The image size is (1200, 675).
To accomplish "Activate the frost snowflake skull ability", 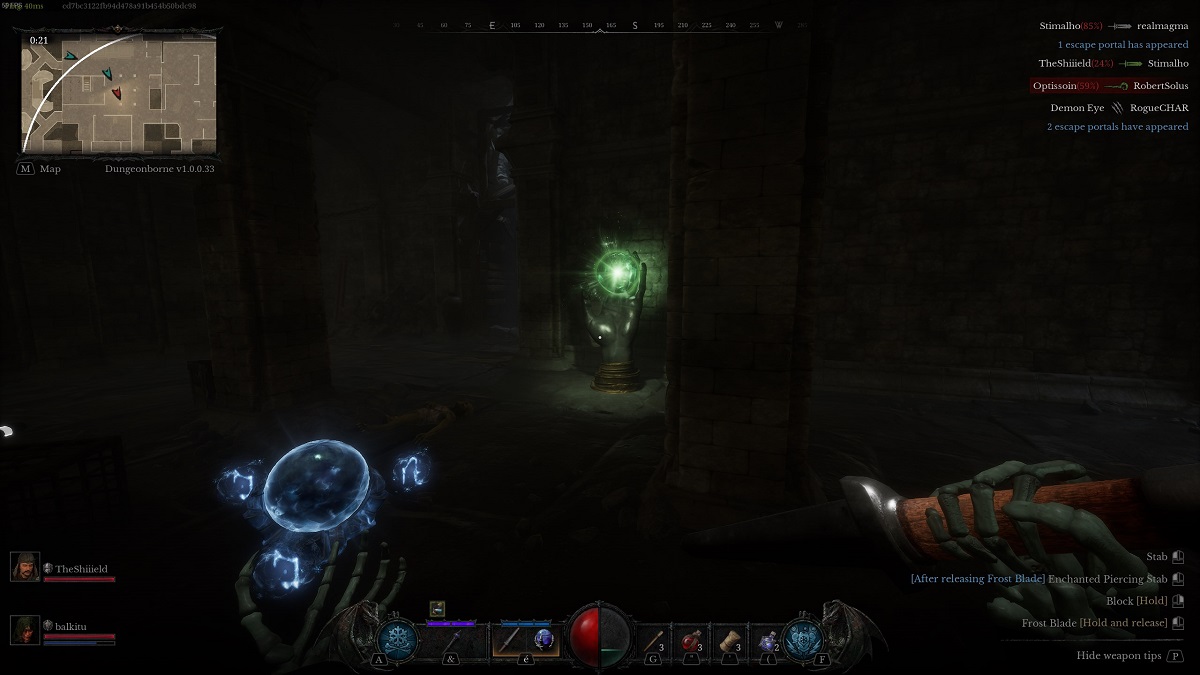I will 397,637.
